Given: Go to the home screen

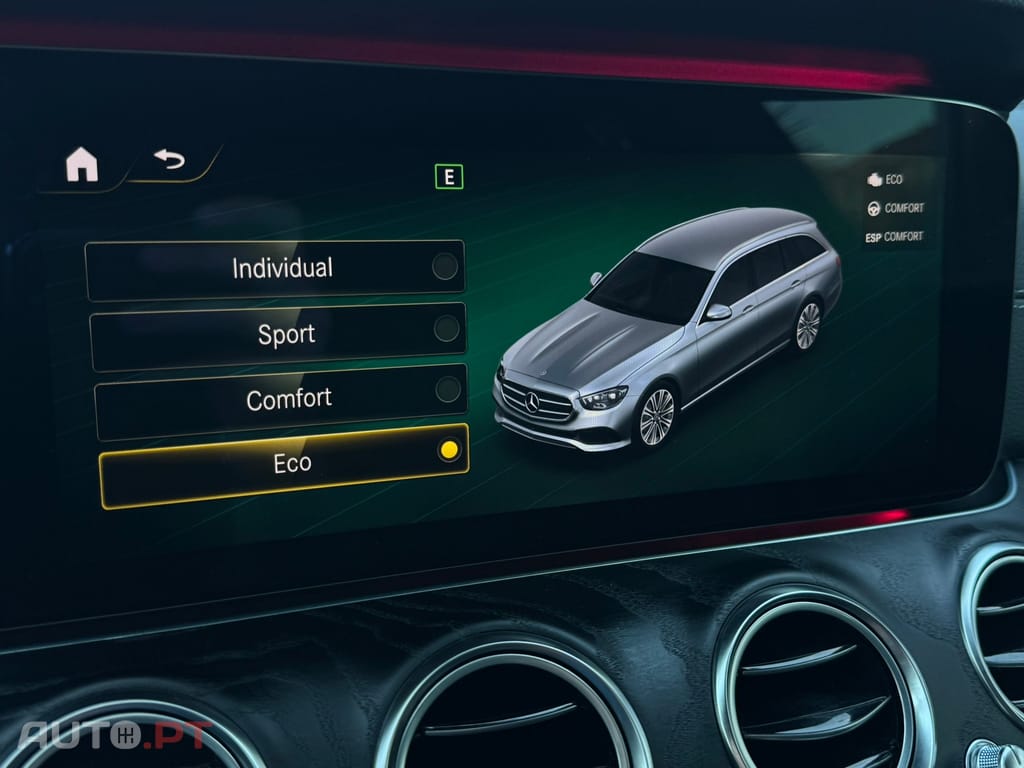Looking at the screenshot, I should (x=82, y=165).
